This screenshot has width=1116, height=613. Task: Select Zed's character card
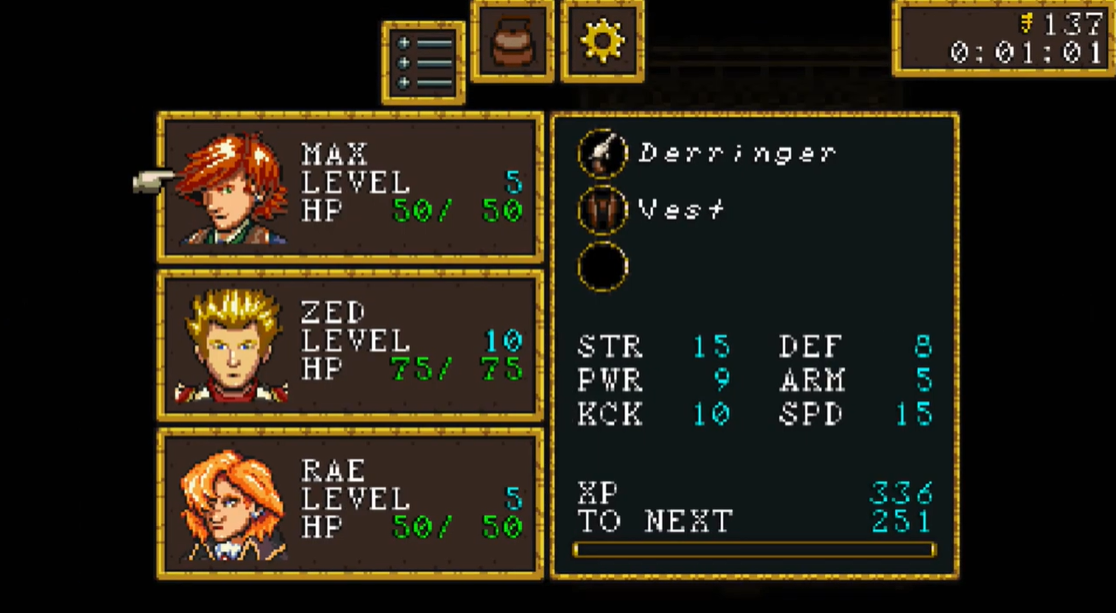click(351, 345)
